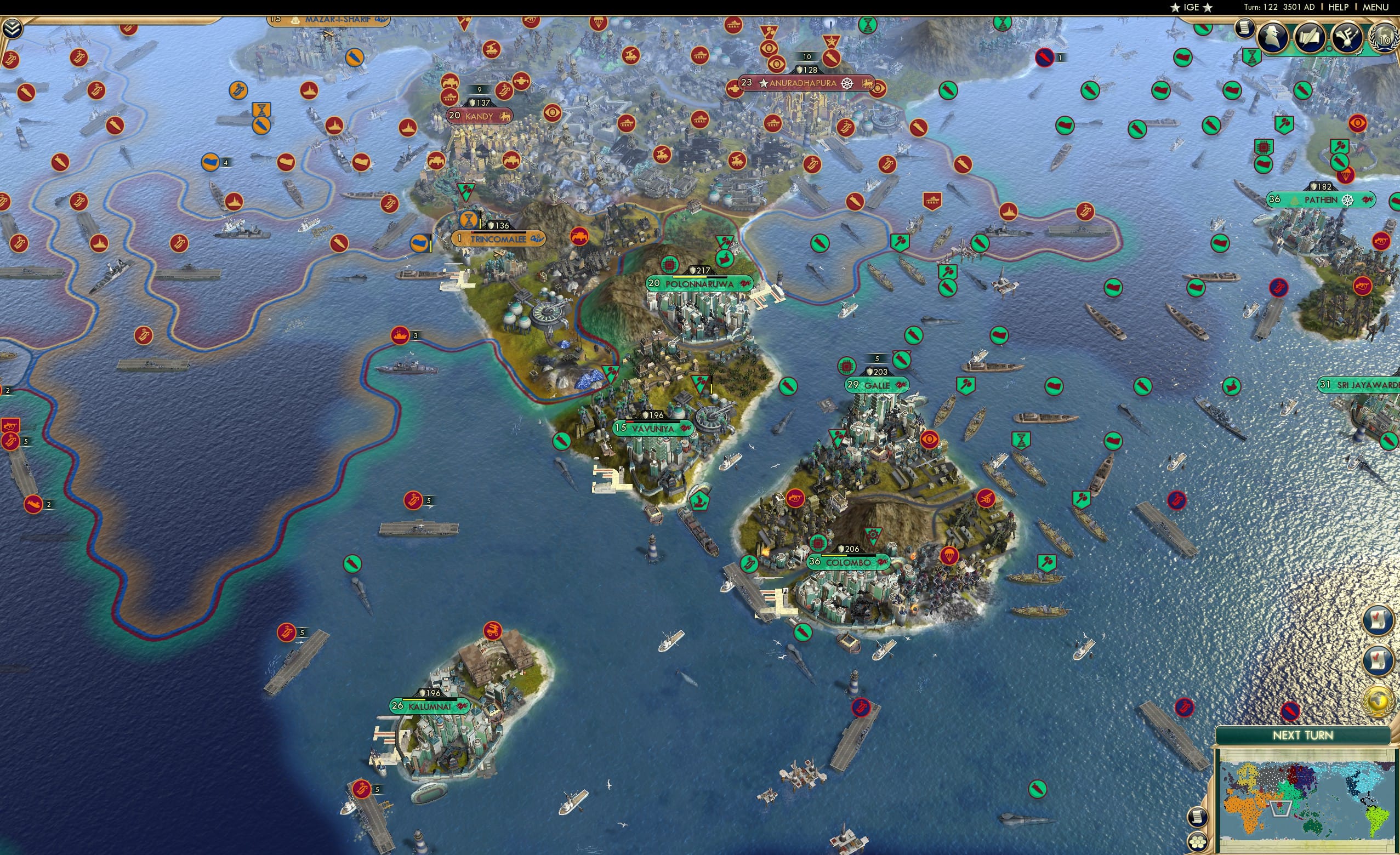The image size is (1400, 855).
Task: Open the HELP item
Action: point(1339,7)
